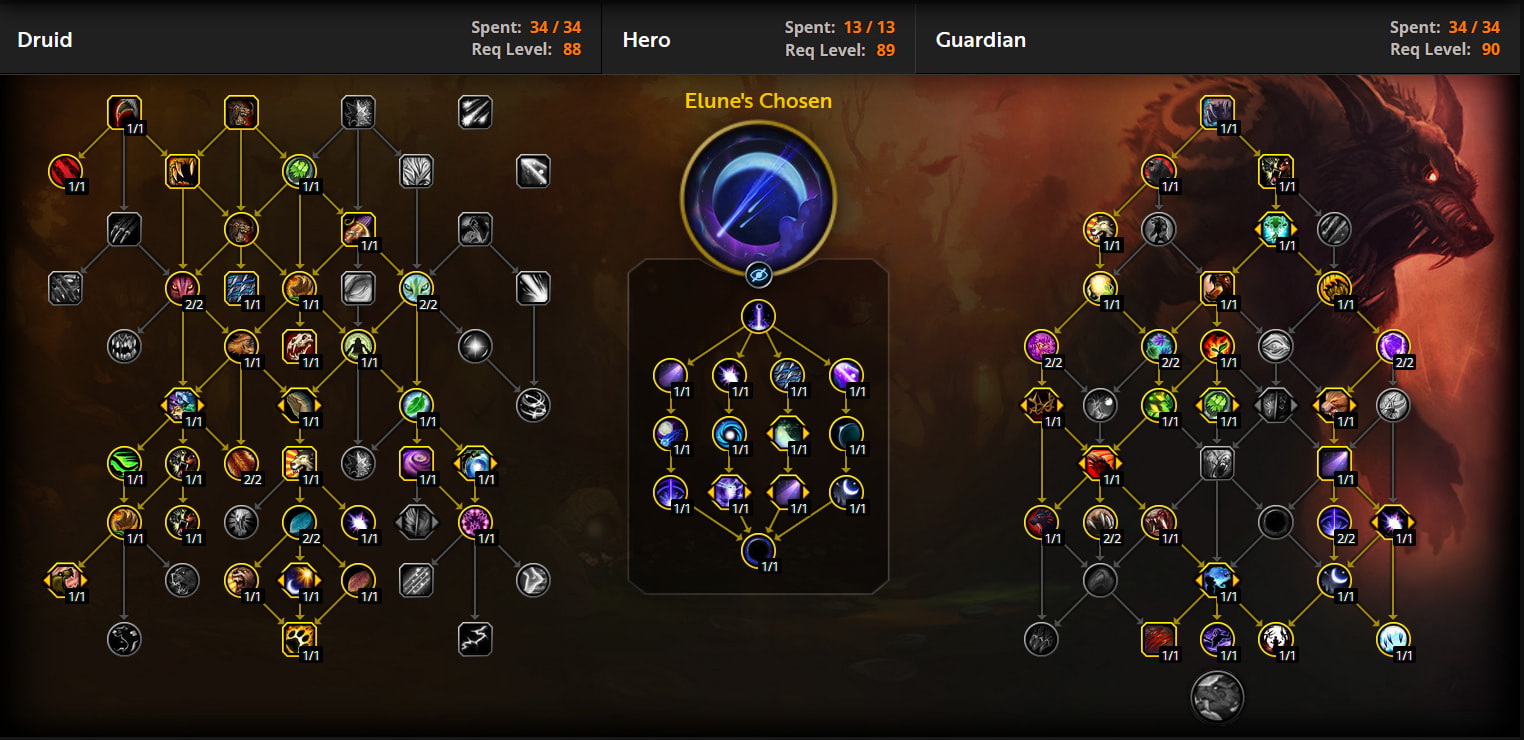This screenshot has width=1524, height=740.
Task: Click the grey bear portrait below Guardian tree
Action: click(1217, 696)
